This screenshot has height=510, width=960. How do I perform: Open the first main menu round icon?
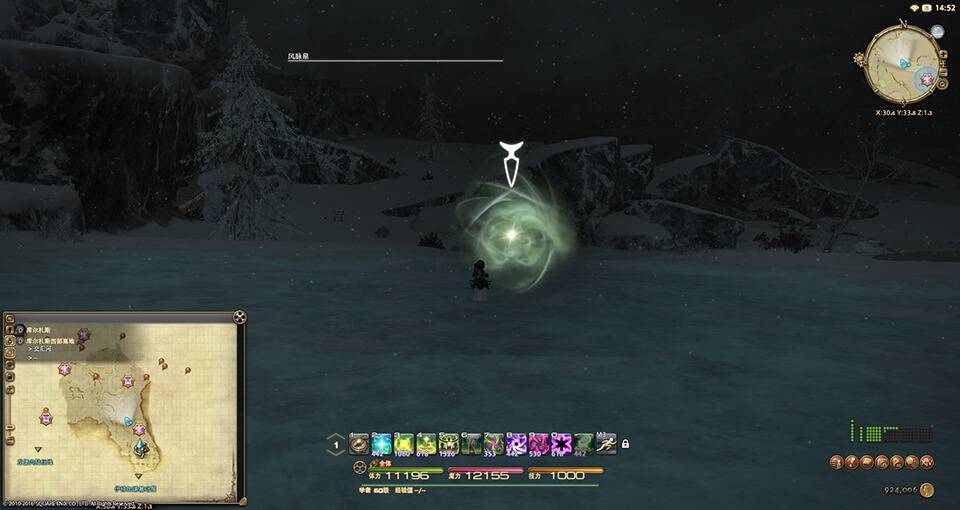[x=836, y=461]
